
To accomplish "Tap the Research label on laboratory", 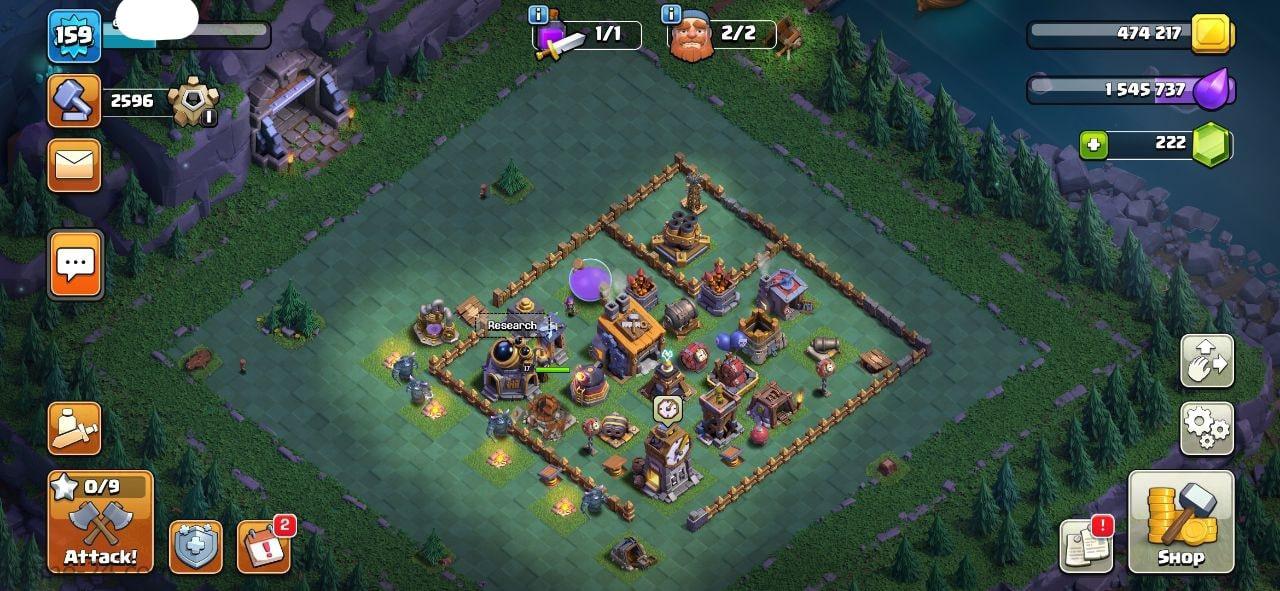I will 512,325.
